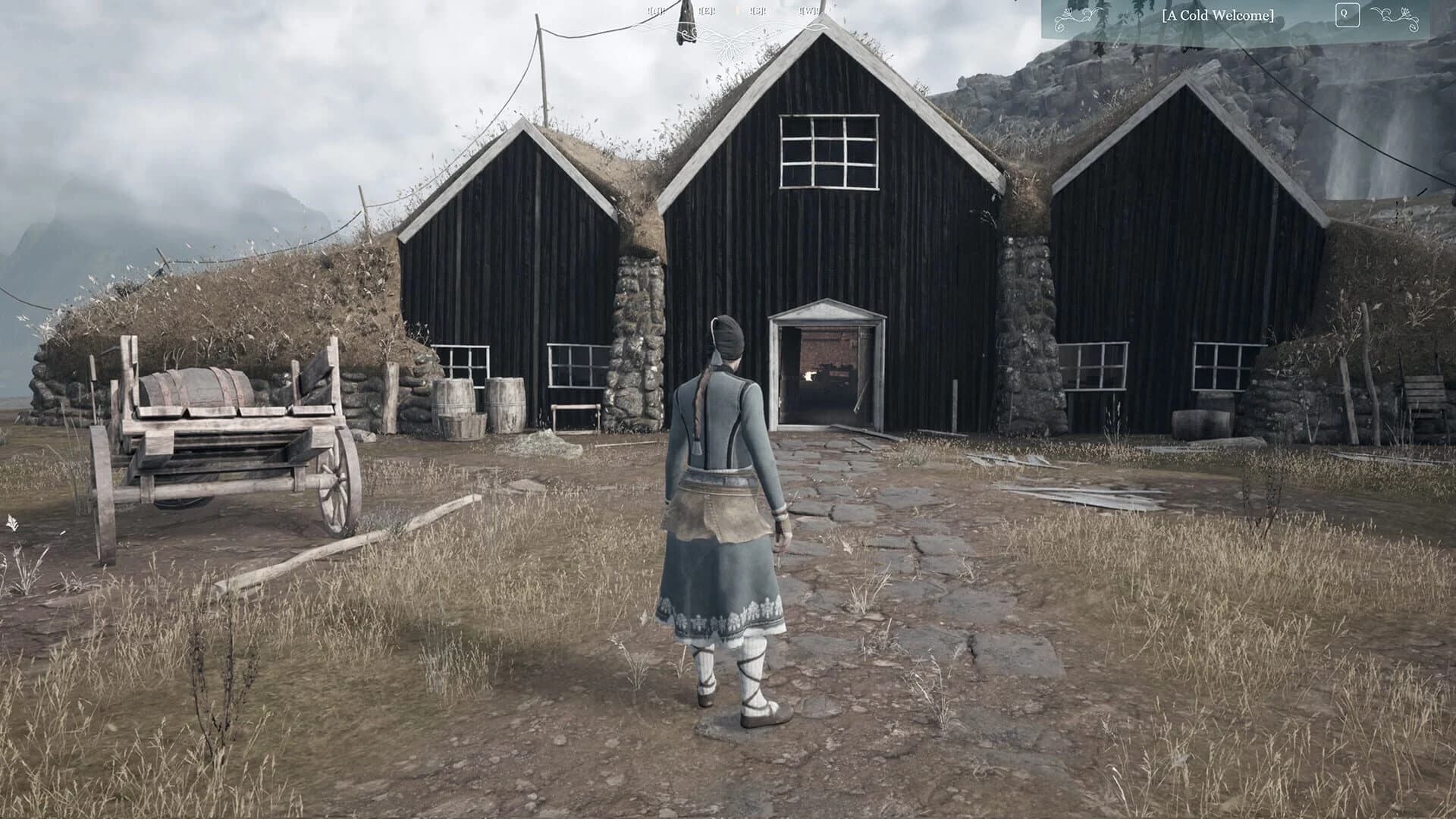Screen dimensions: 1456x819
Task: Click the [E] hotkey icon in the HUD
Action: (708, 11)
